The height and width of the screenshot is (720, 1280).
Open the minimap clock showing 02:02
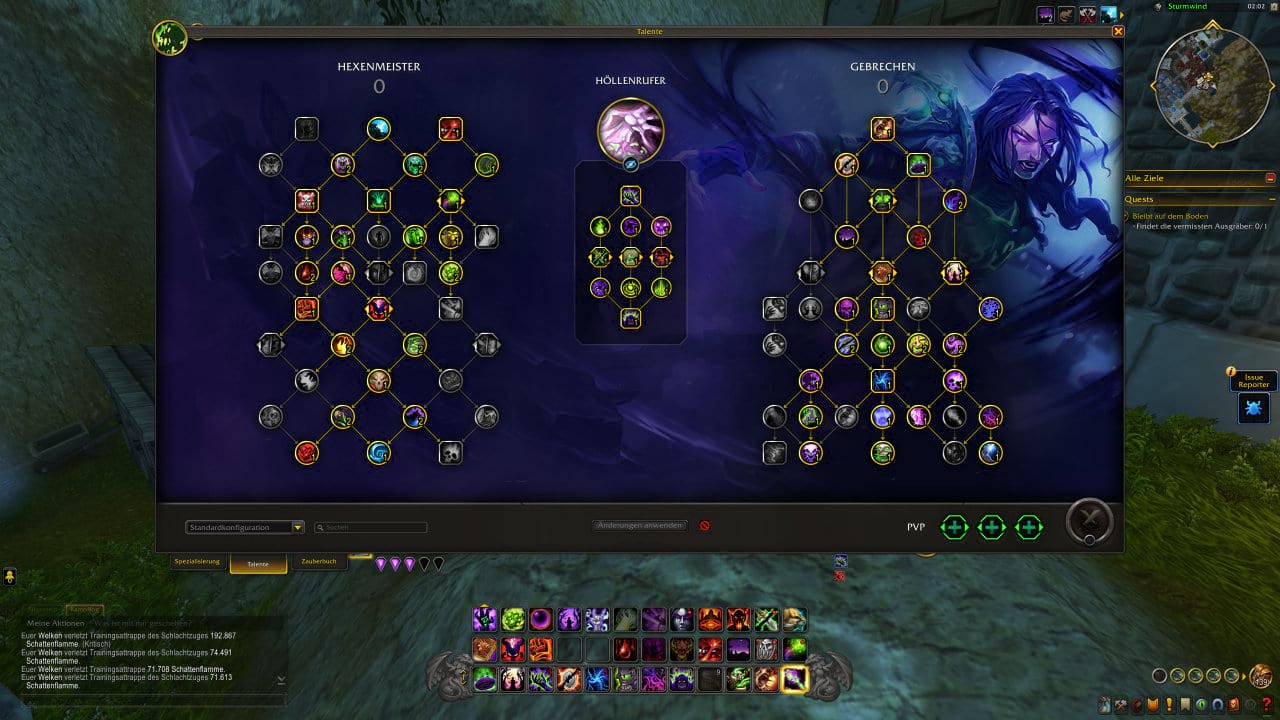1256,7
